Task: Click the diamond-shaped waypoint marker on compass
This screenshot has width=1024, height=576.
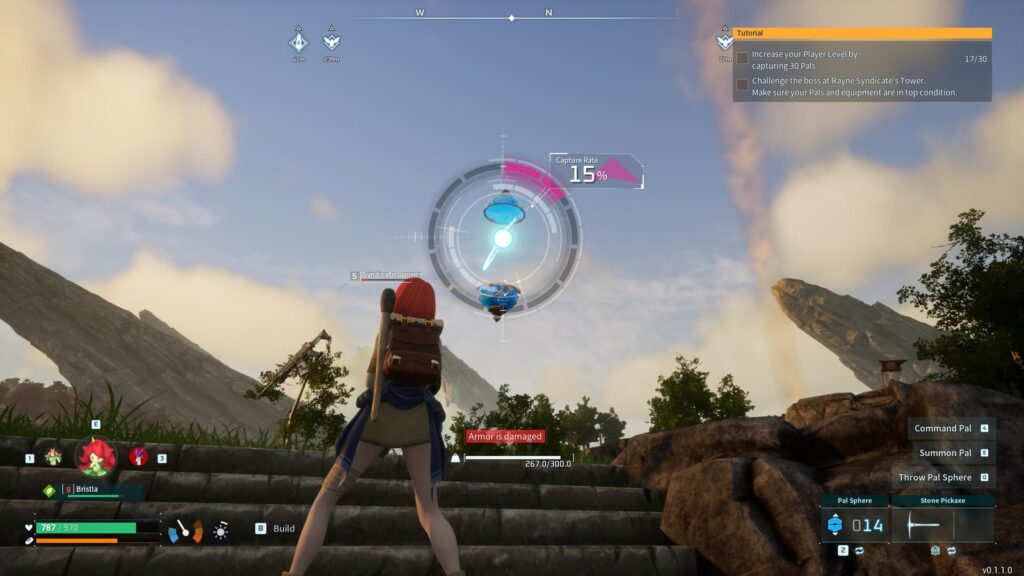Action: point(298,42)
